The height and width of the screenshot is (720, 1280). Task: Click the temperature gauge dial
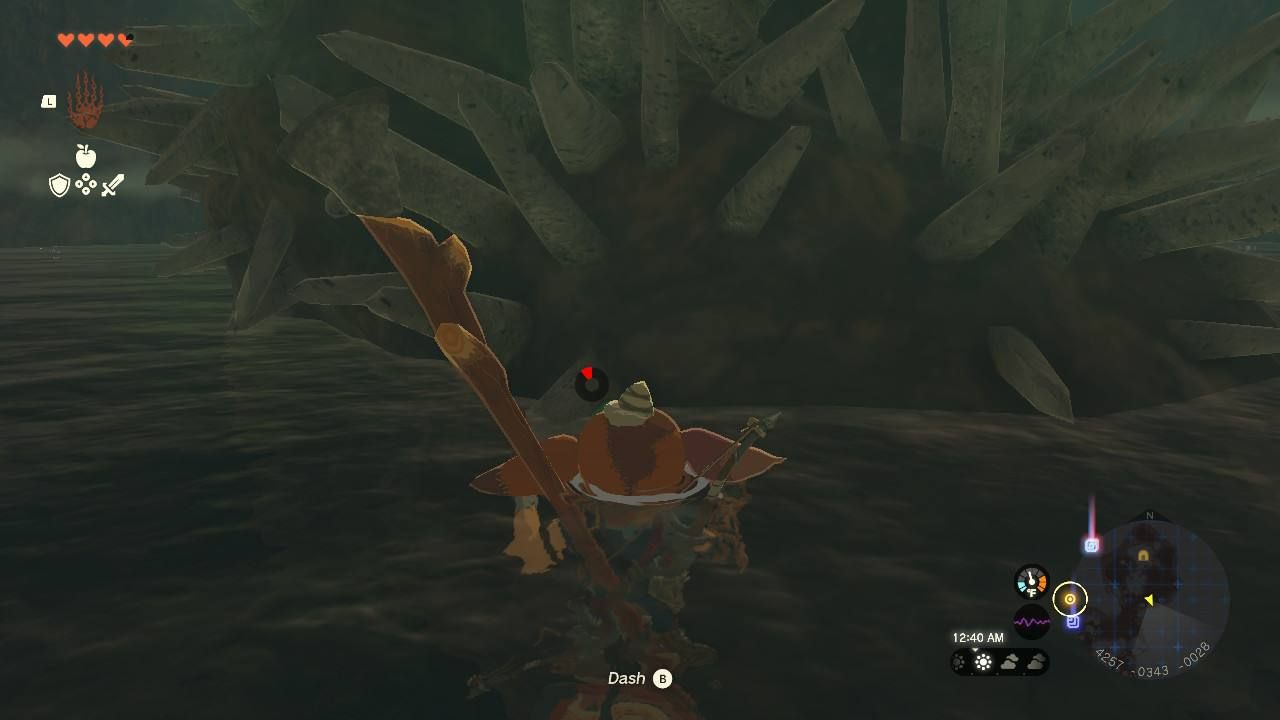[1030, 582]
